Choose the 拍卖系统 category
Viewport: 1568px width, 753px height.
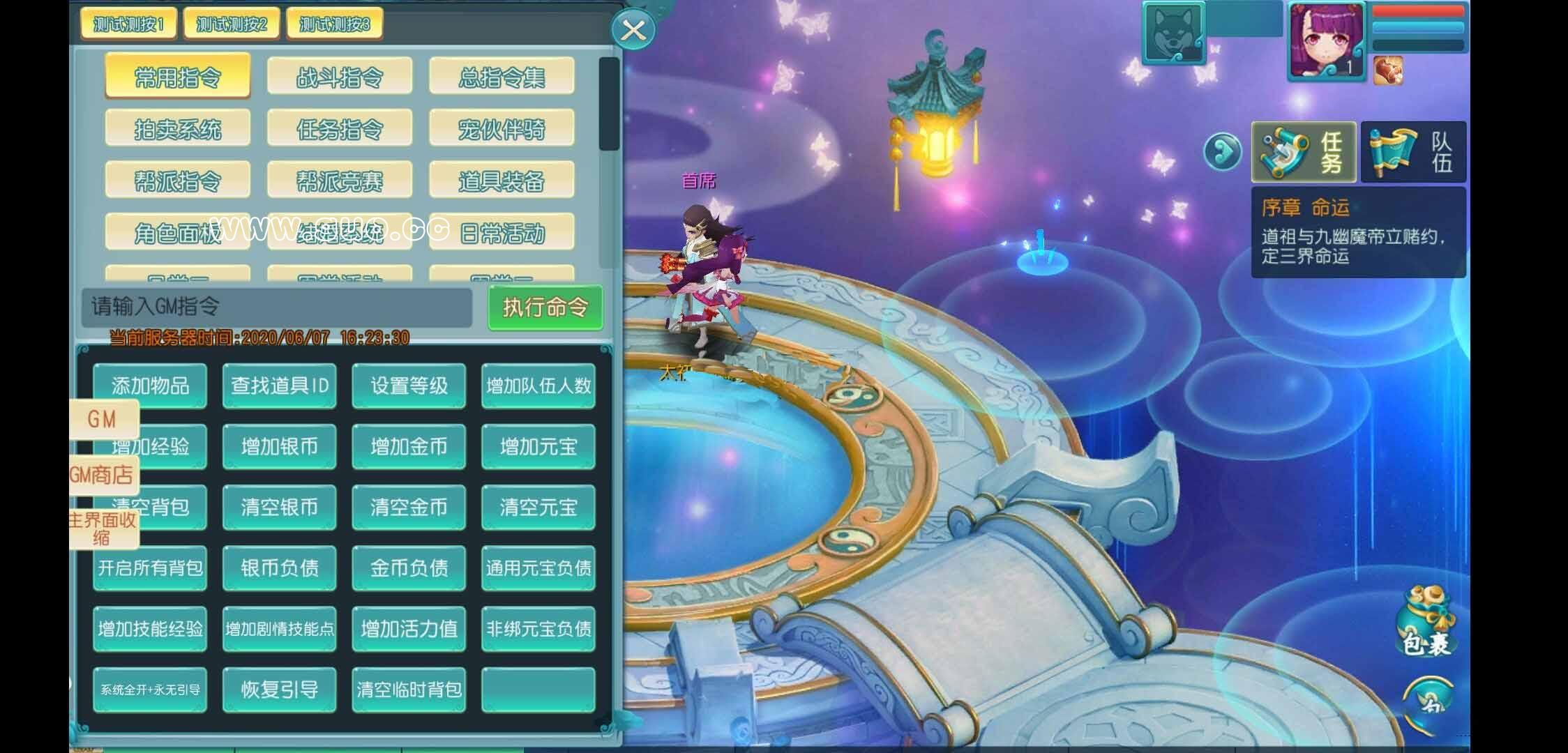point(178,129)
